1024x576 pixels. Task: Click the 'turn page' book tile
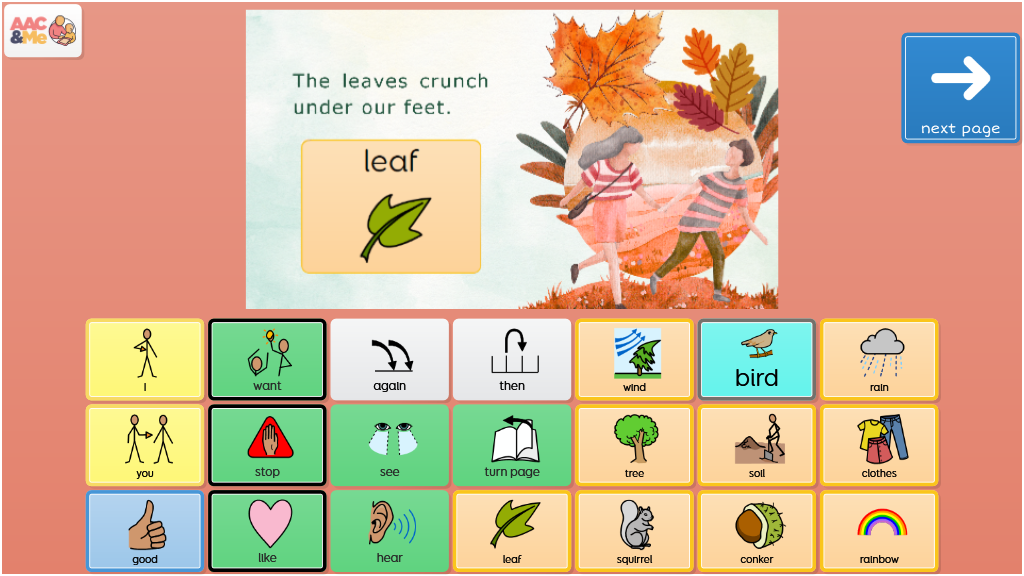[x=512, y=445]
